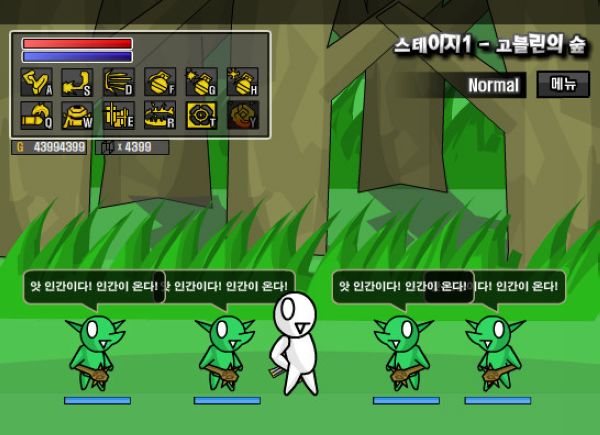Activate the bullet skill labeled Q
Screen dimensions: 600x435
click(36, 116)
